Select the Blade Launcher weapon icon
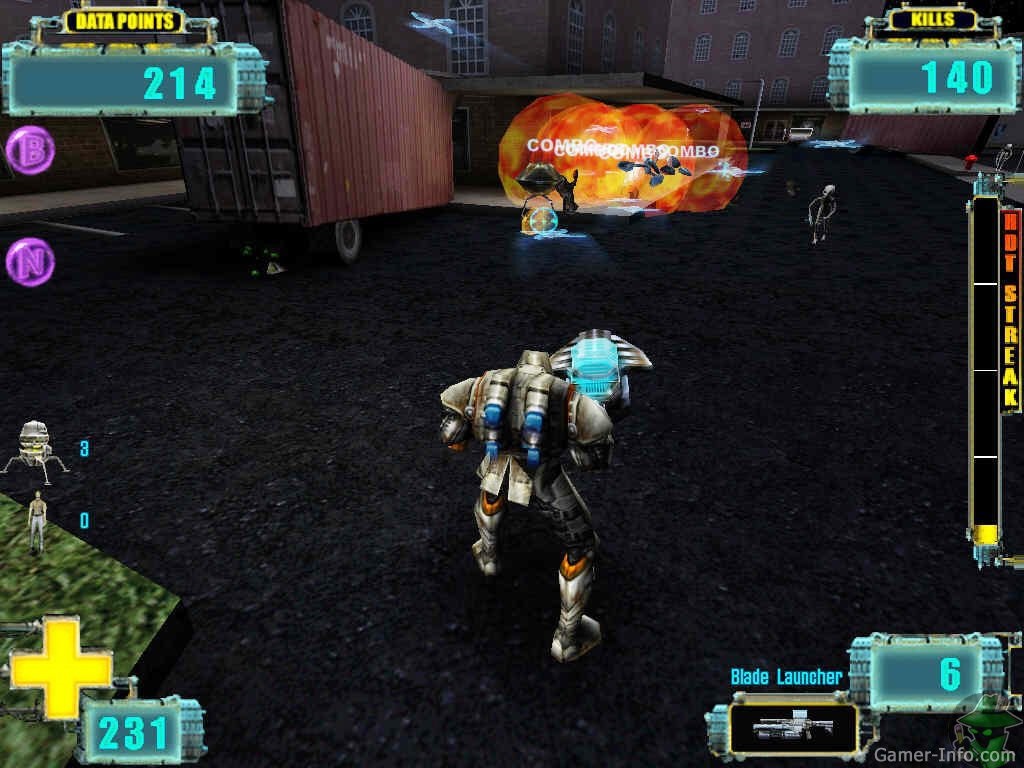The width and height of the screenshot is (1024, 768). [792, 727]
